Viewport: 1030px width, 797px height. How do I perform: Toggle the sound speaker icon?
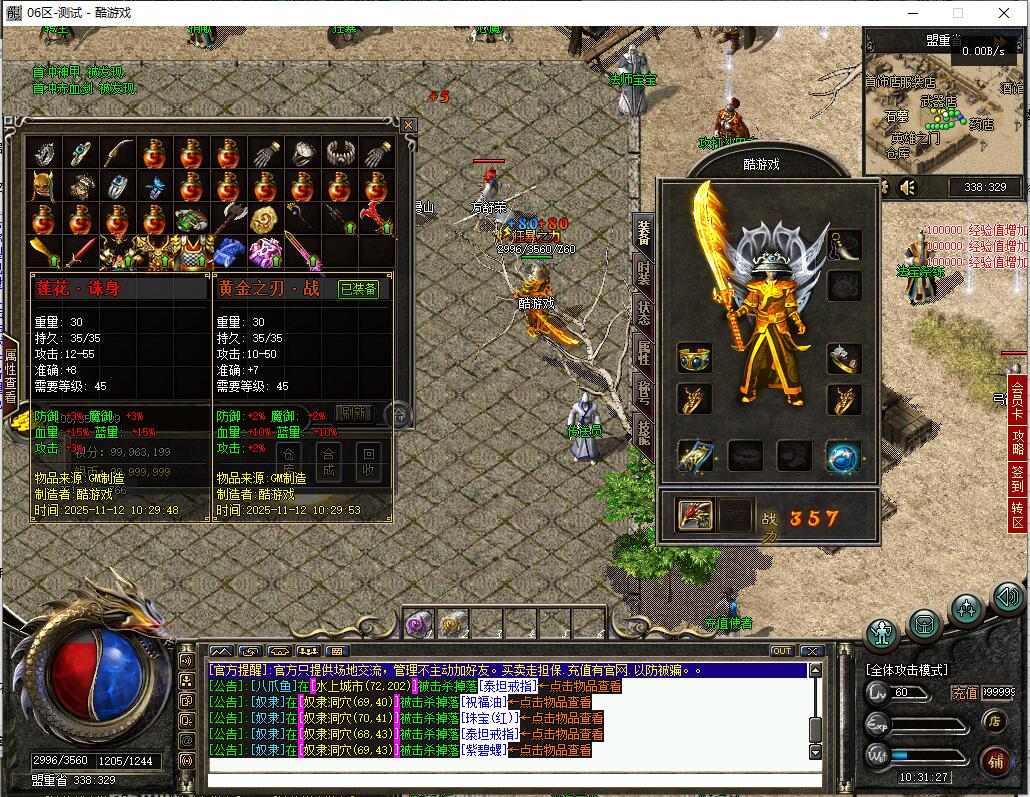(908, 187)
